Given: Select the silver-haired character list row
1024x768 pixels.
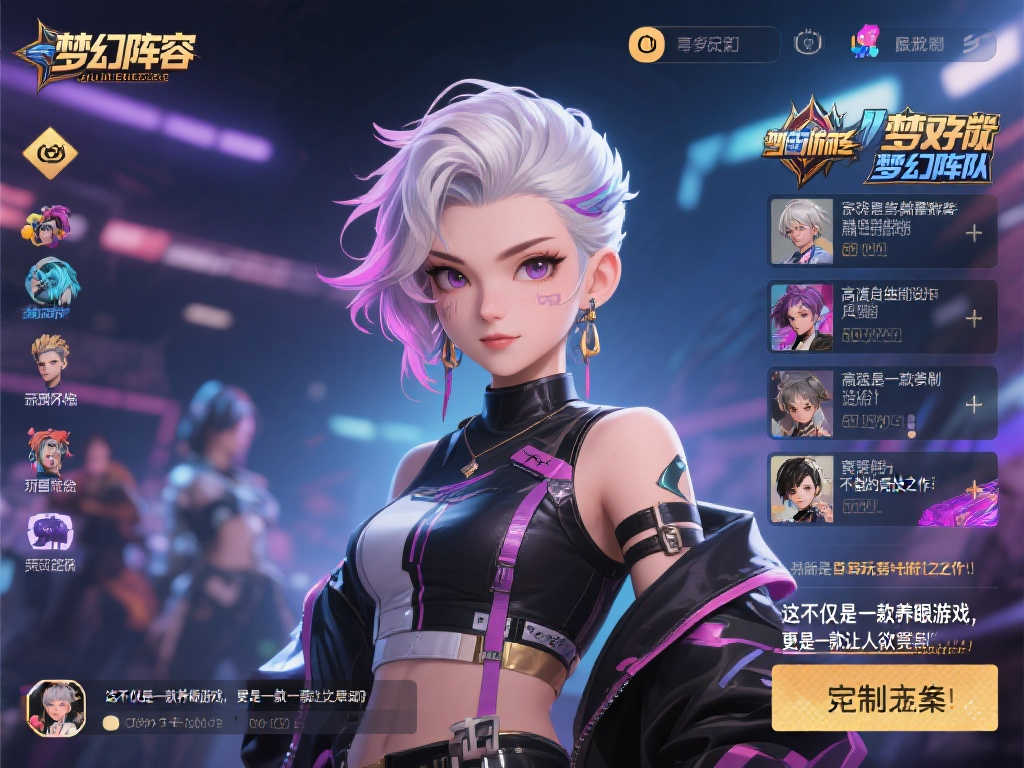Looking at the screenshot, I should click(x=882, y=231).
